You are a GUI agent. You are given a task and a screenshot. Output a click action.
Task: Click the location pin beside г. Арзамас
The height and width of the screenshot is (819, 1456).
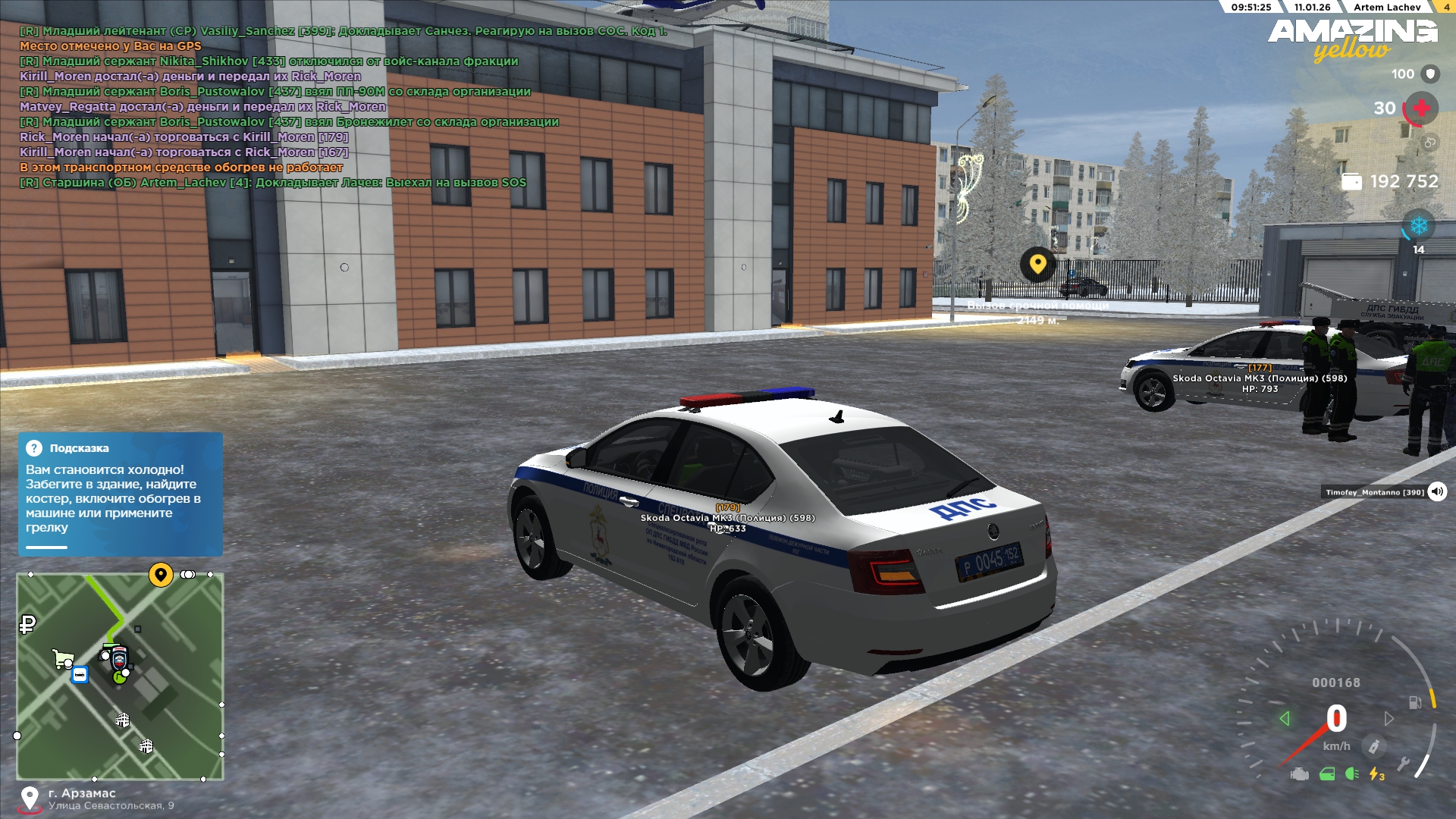[x=30, y=799]
